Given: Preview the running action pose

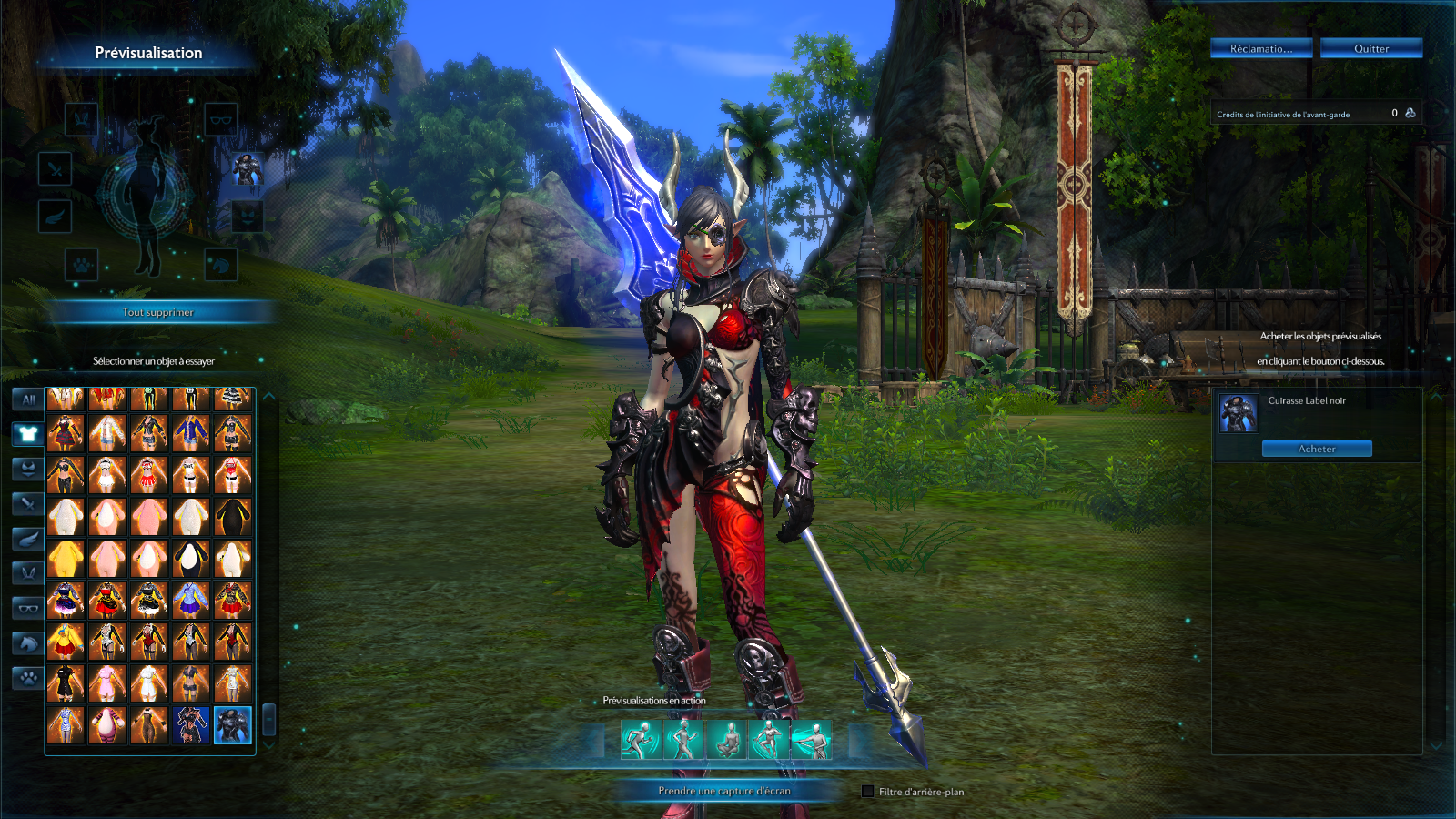Looking at the screenshot, I should [641, 740].
